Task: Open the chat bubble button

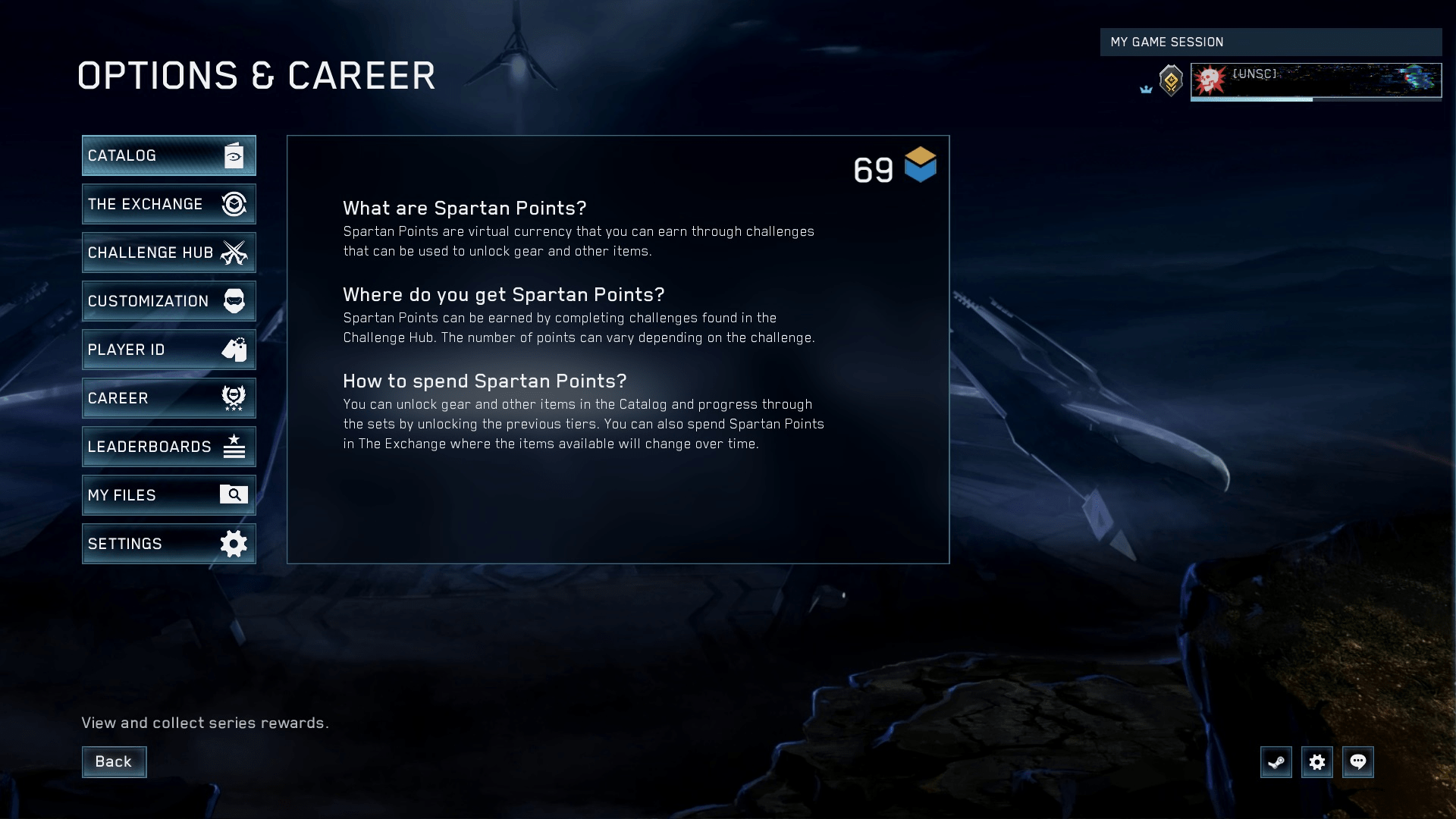Action: tap(1357, 762)
